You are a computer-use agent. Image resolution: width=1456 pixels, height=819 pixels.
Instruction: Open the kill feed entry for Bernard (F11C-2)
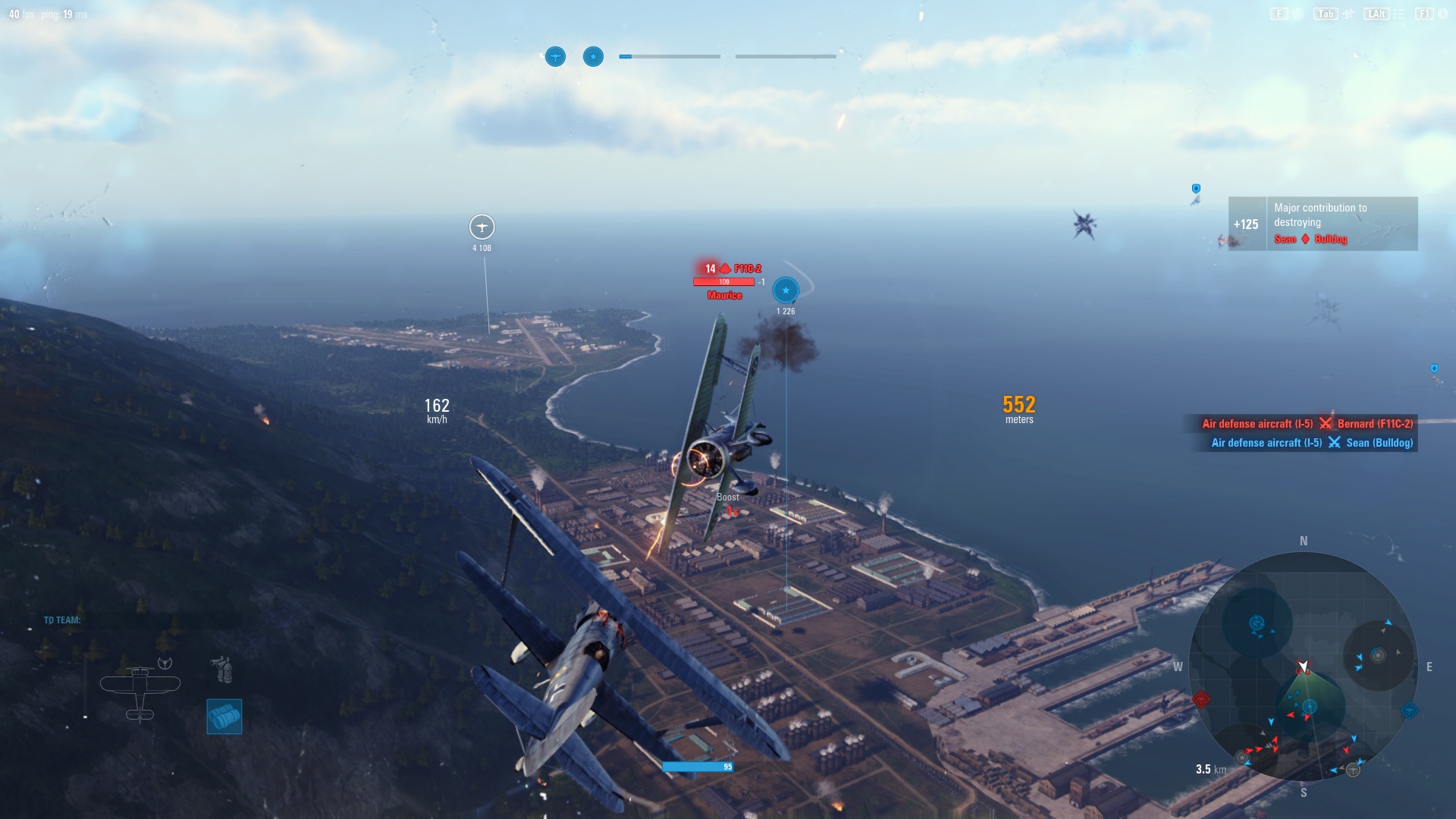pyautogui.click(x=1374, y=425)
